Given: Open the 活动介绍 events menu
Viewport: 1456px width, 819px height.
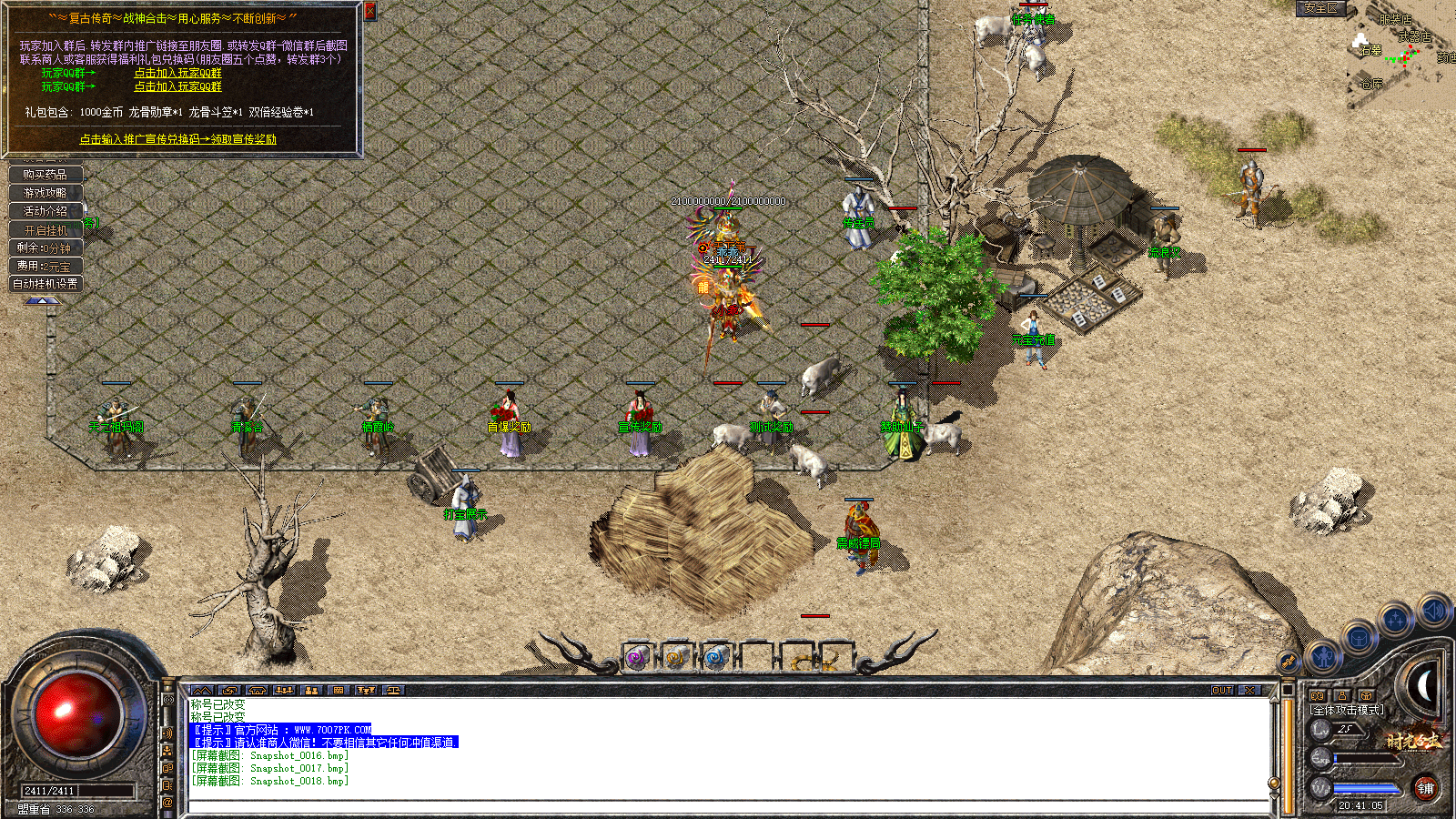Looking at the screenshot, I should tap(45, 211).
